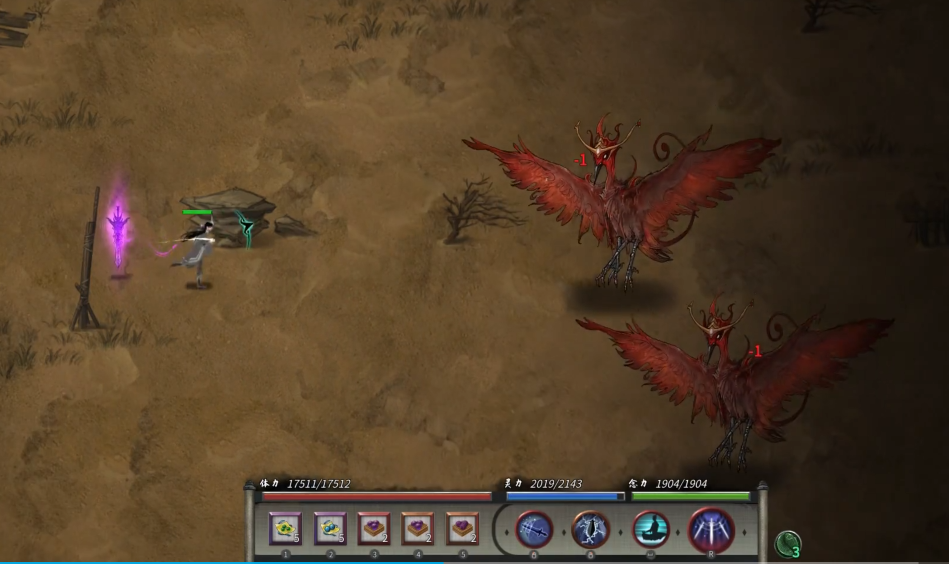Select the purple item in hotbar slot 4
The width and height of the screenshot is (949, 564).
point(418,528)
